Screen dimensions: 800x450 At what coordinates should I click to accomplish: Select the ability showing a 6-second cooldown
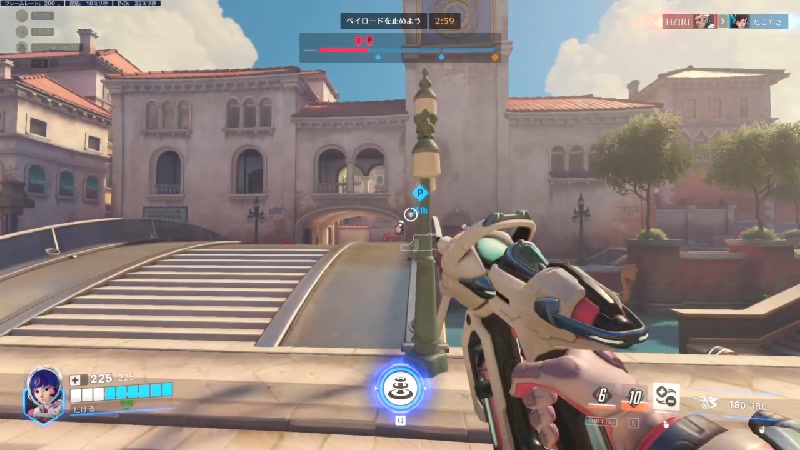click(601, 395)
